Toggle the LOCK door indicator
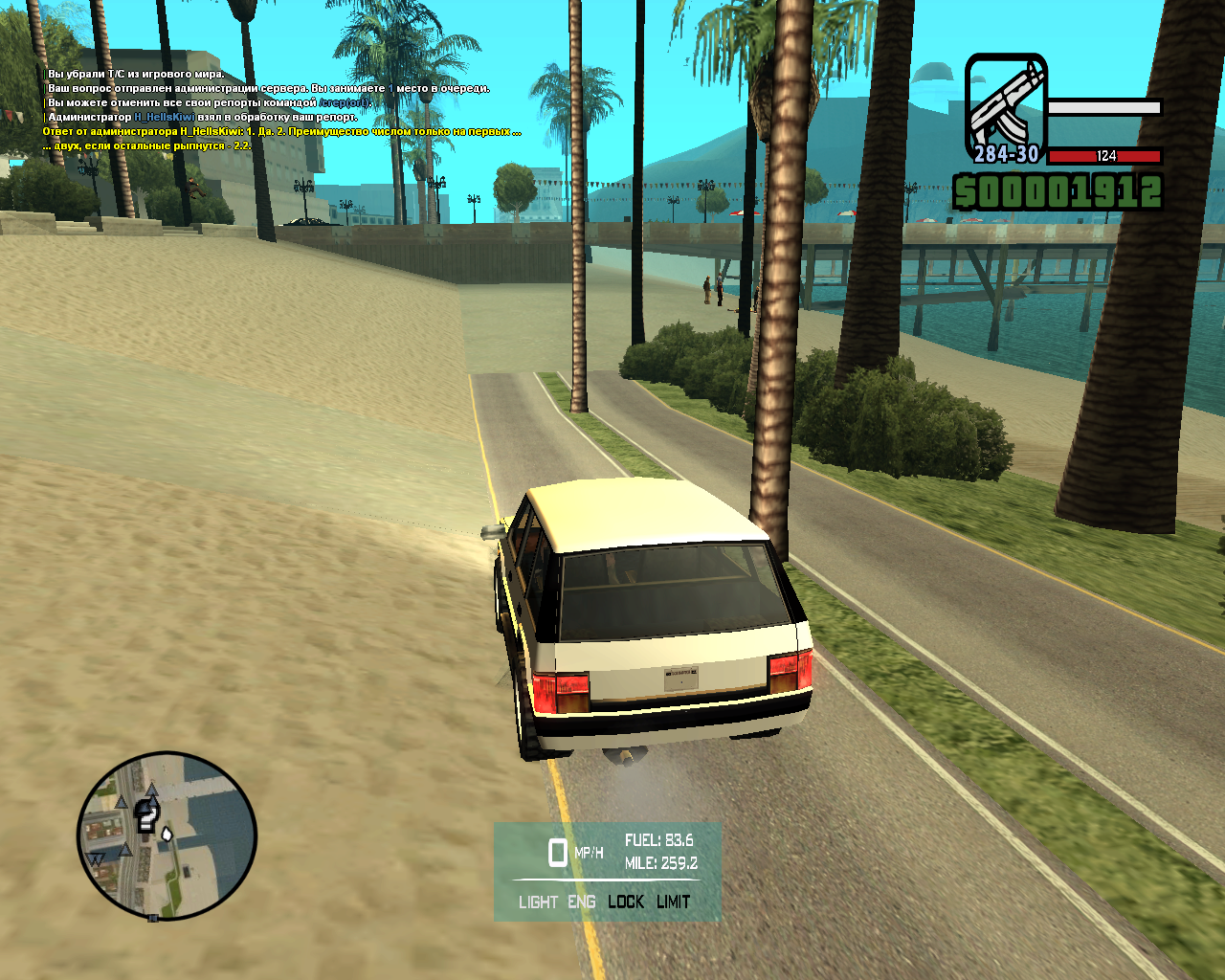The height and width of the screenshot is (980, 1225). pyautogui.click(x=626, y=902)
